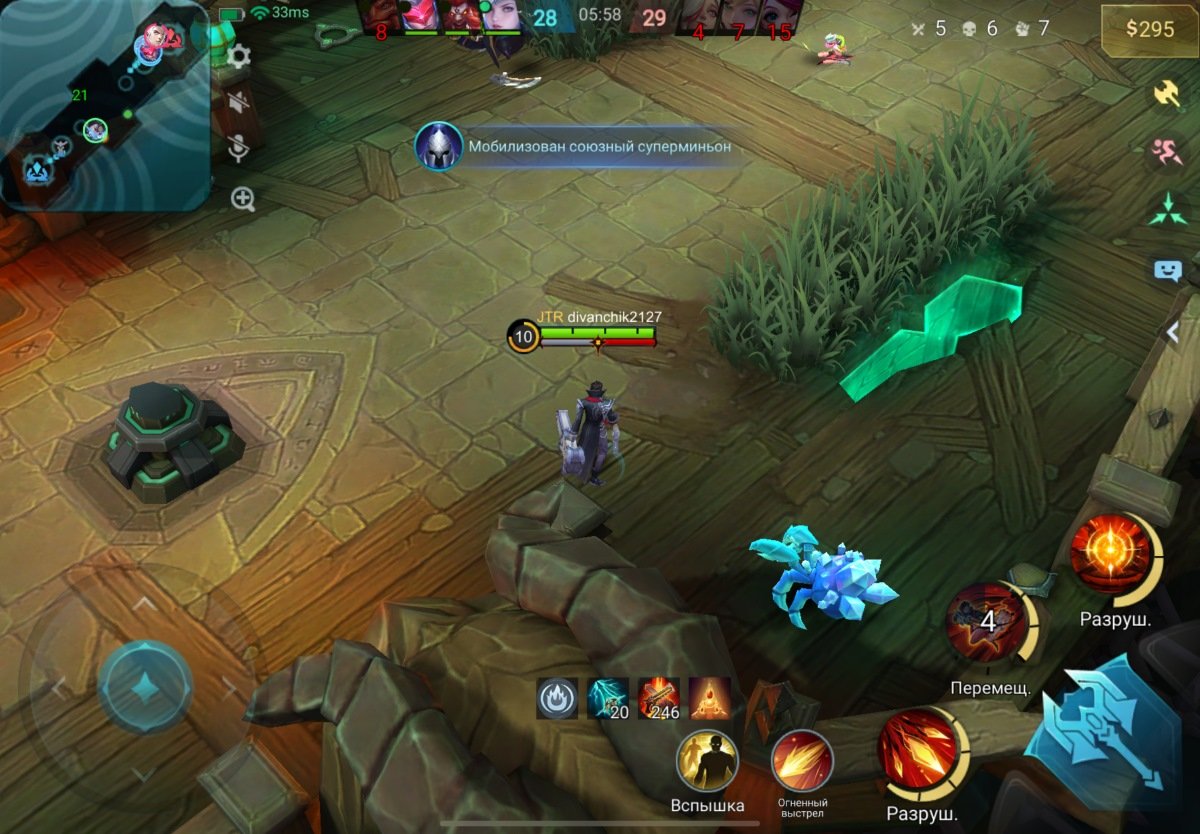Send the yellow axe attack signal
This screenshot has width=1200, height=834.
[1167, 92]
